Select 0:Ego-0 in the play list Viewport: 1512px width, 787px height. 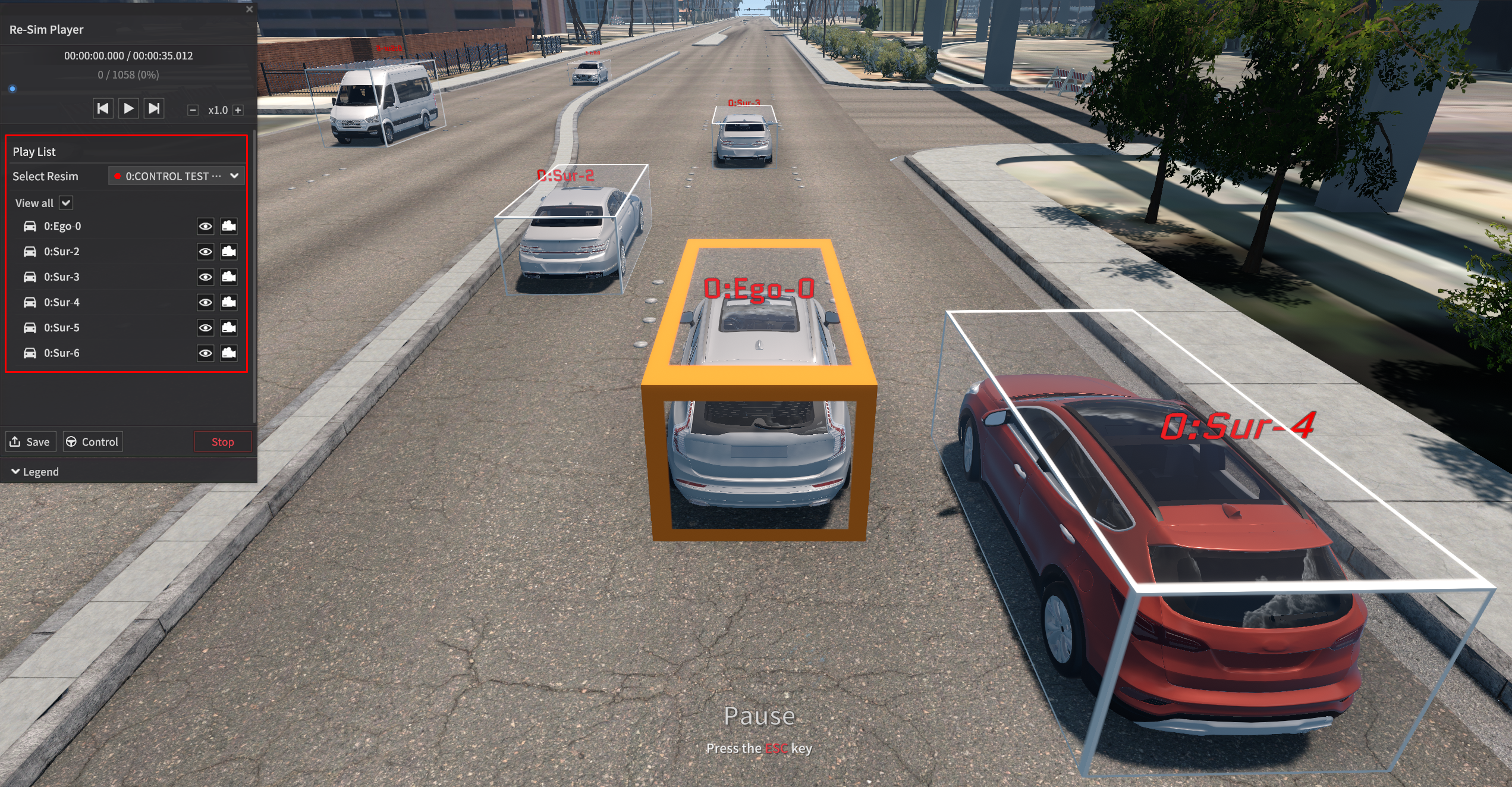(x=62, y=226)
